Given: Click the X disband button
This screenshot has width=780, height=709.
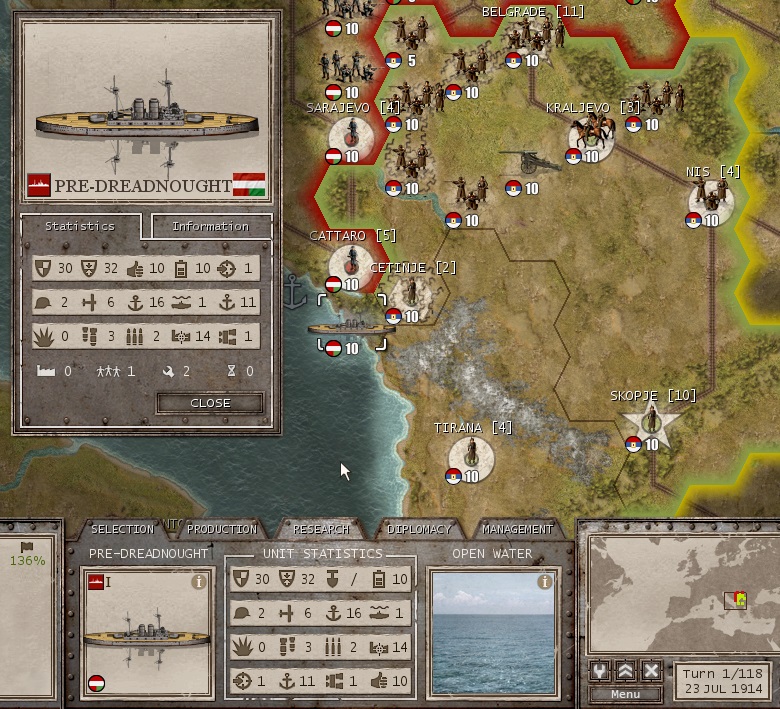Looking at the screenshot, I should point(651,671).
